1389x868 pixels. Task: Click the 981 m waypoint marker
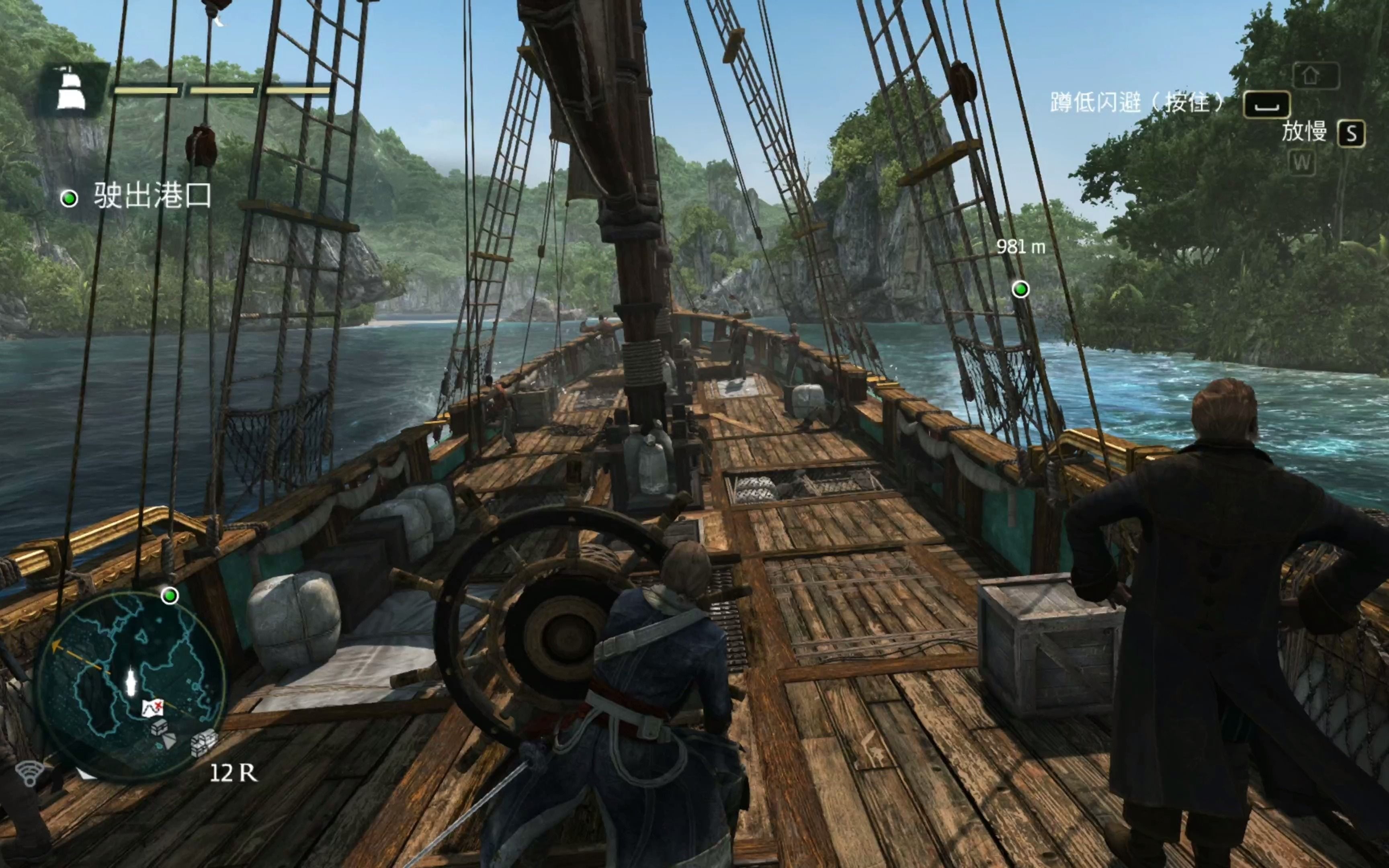pyautogui.click(x=1020, y=289)
